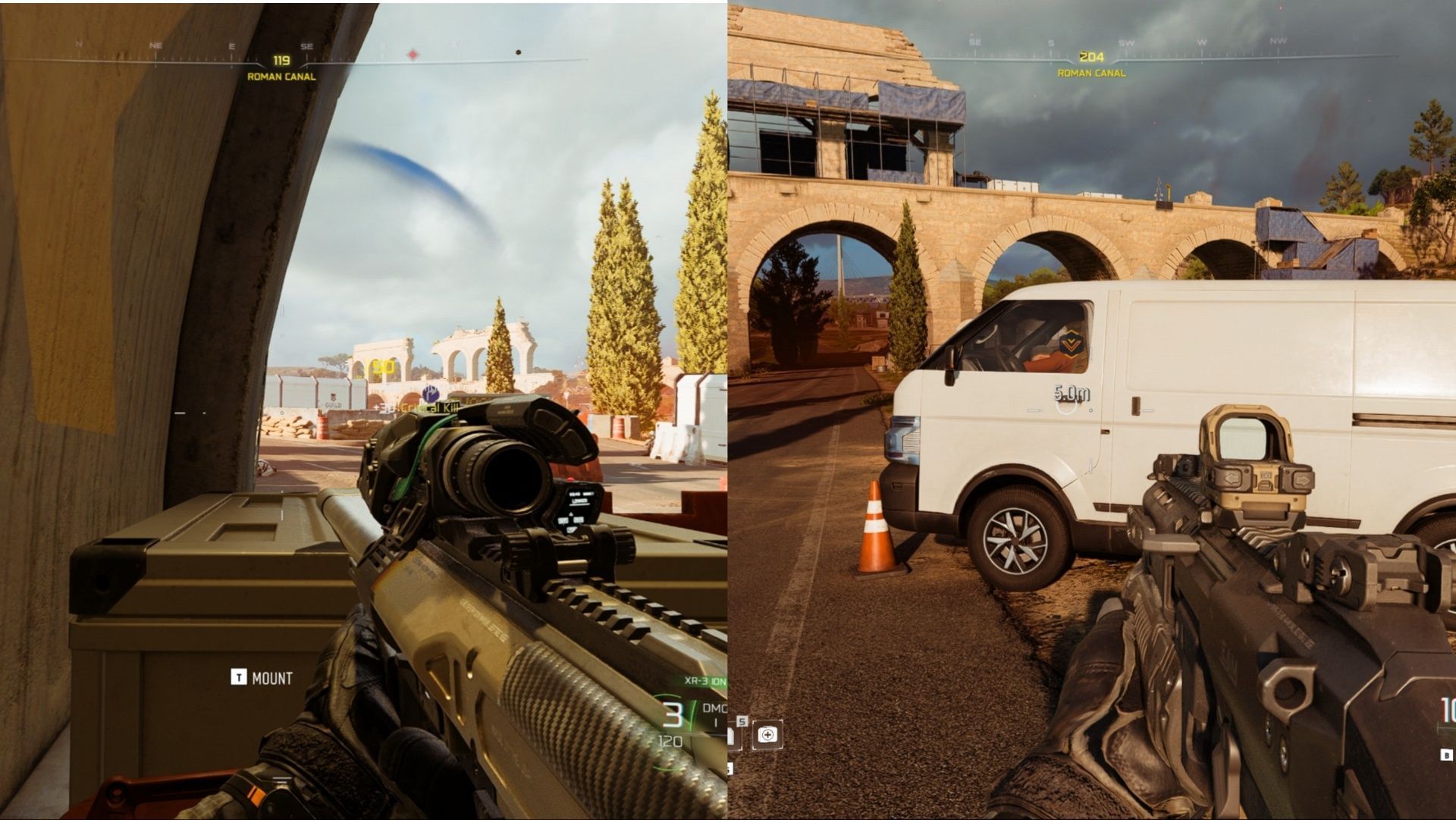Viewport: 1456px width, 820px height.
Task: Click the yellow 90 objective marker
Action: tap(380, 368)
